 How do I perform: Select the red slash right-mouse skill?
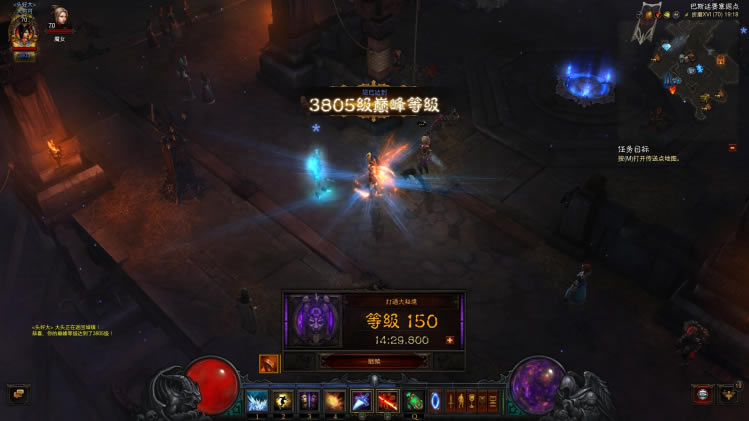coord(387,401)
